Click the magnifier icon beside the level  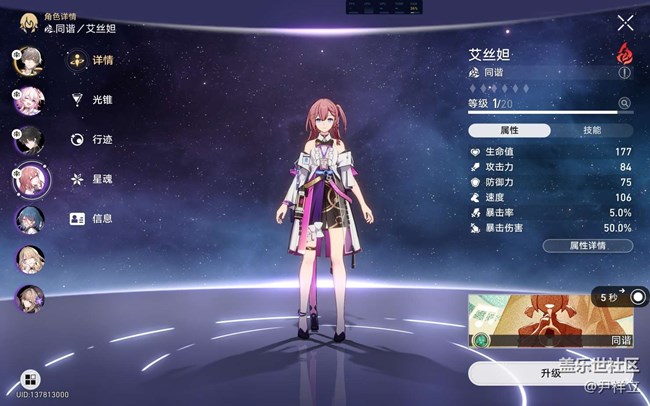pos(625,103)
